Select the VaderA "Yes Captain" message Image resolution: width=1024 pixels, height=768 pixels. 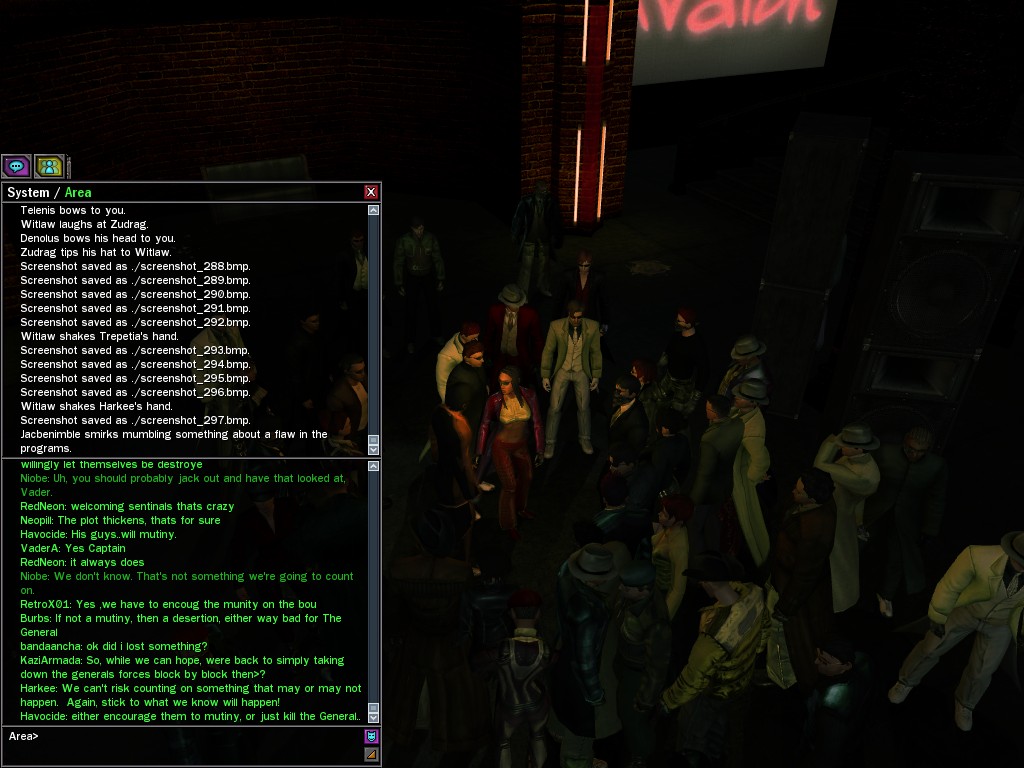73,548
